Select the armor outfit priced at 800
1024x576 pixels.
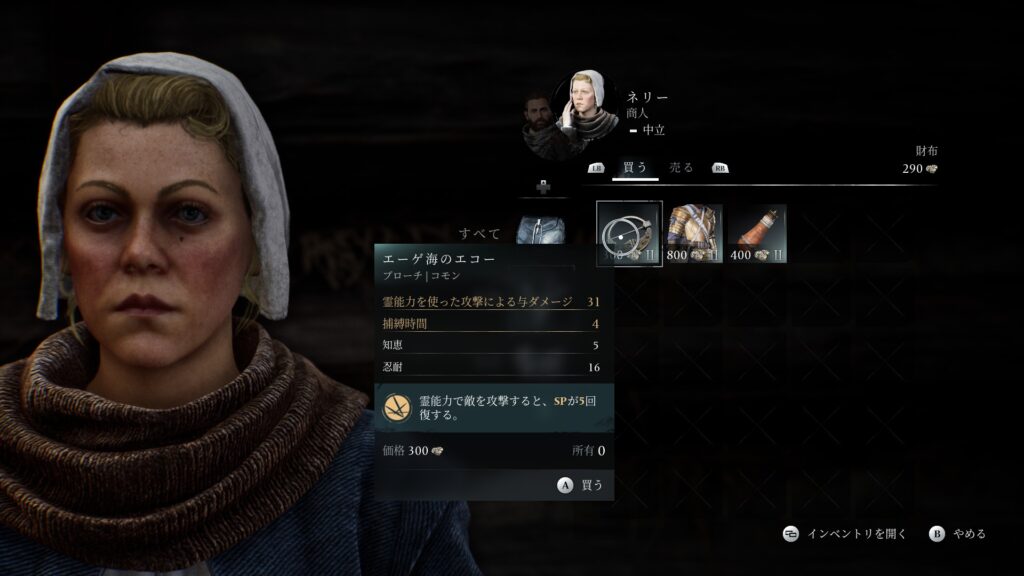tap(693, 234)
